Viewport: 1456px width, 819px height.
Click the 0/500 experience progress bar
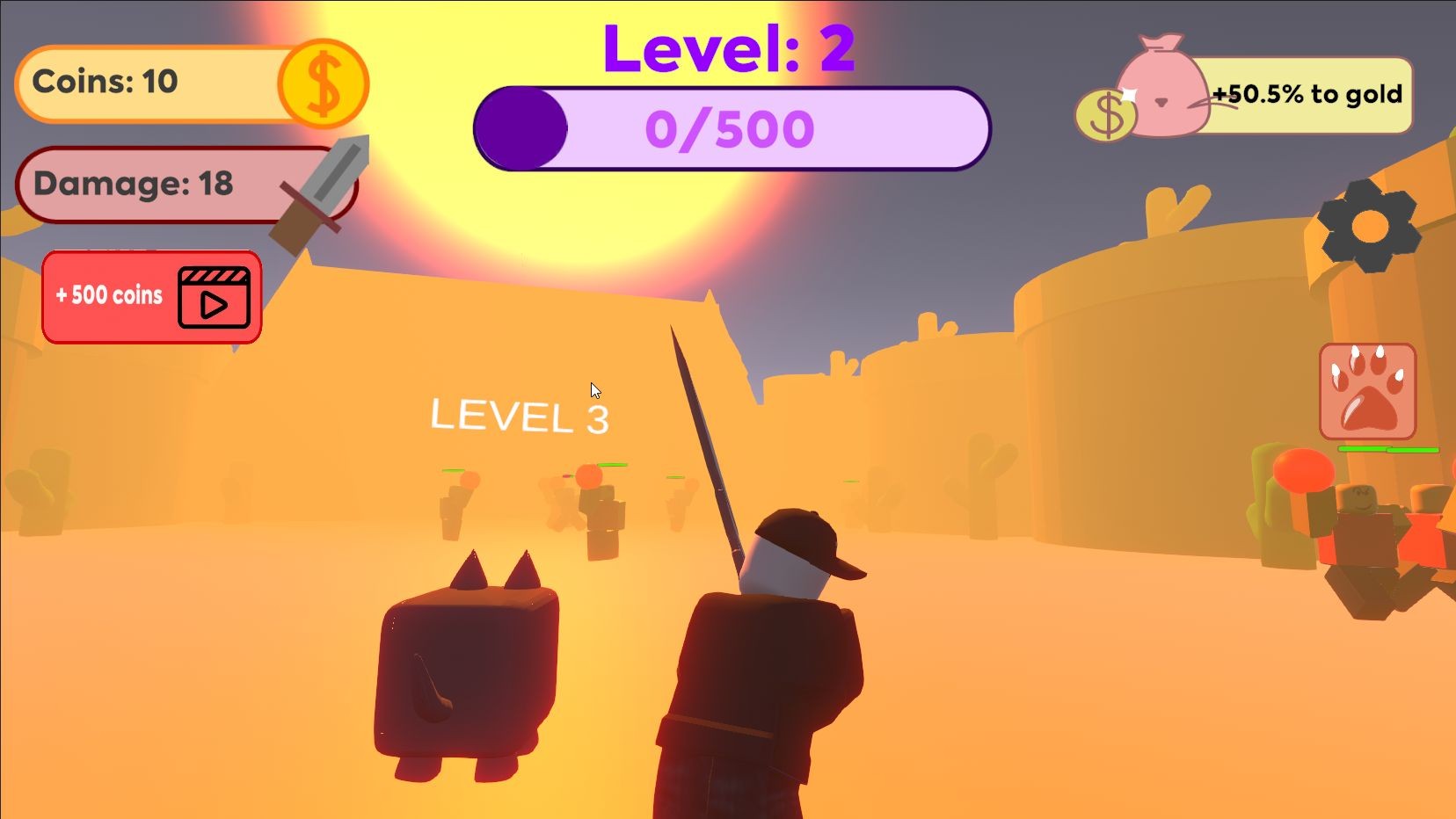[x=732, y=128]
